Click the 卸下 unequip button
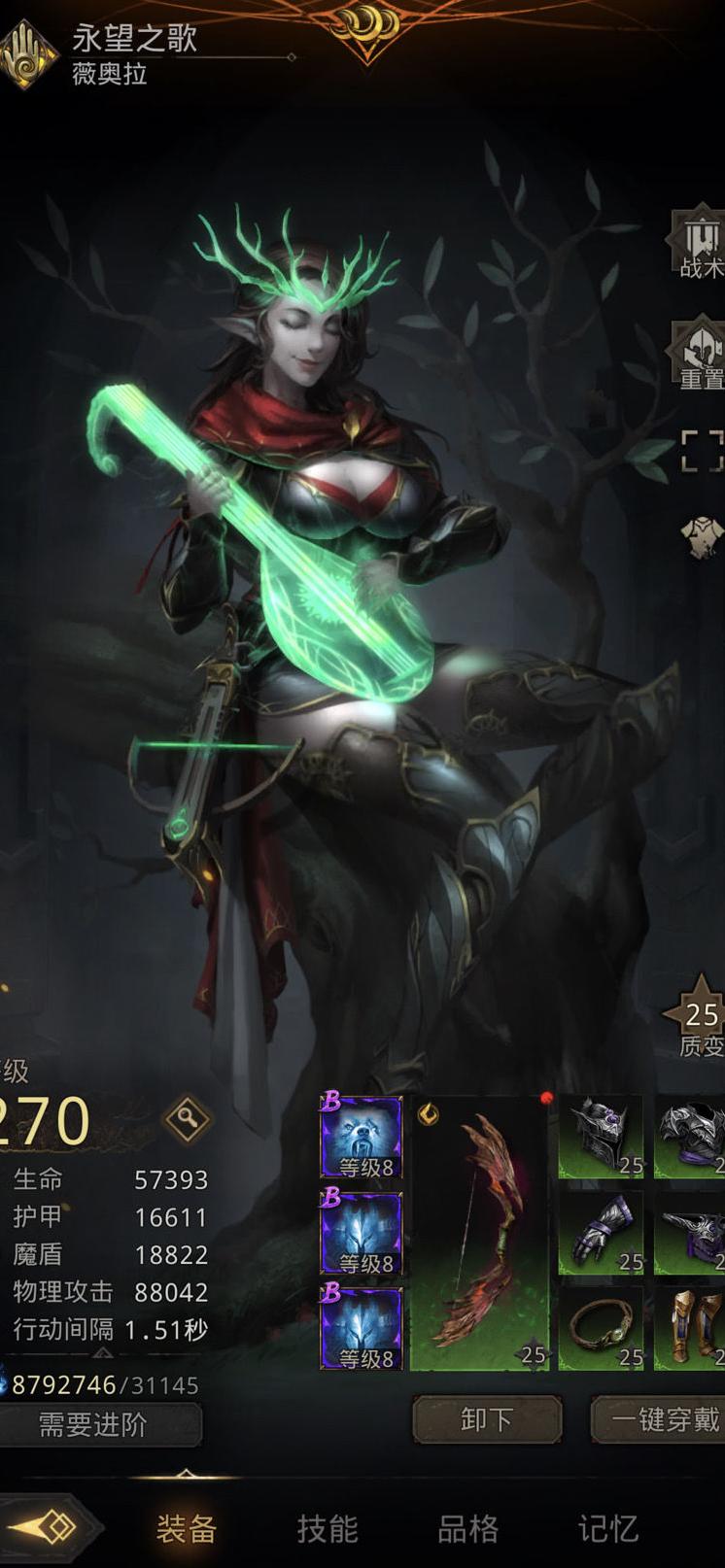Image resolution: width=725 pixels, height=1568 pixels. coord(487,1419)
